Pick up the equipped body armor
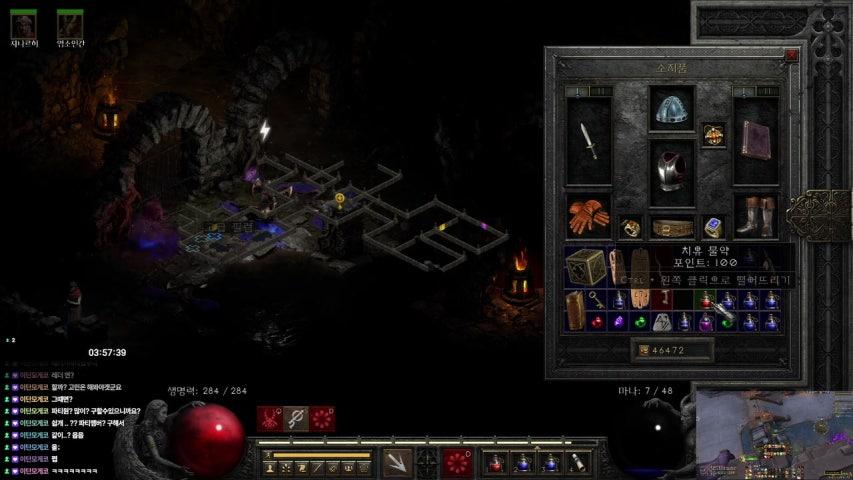Screen dimensions: 853x480 (x=672, y=172)
